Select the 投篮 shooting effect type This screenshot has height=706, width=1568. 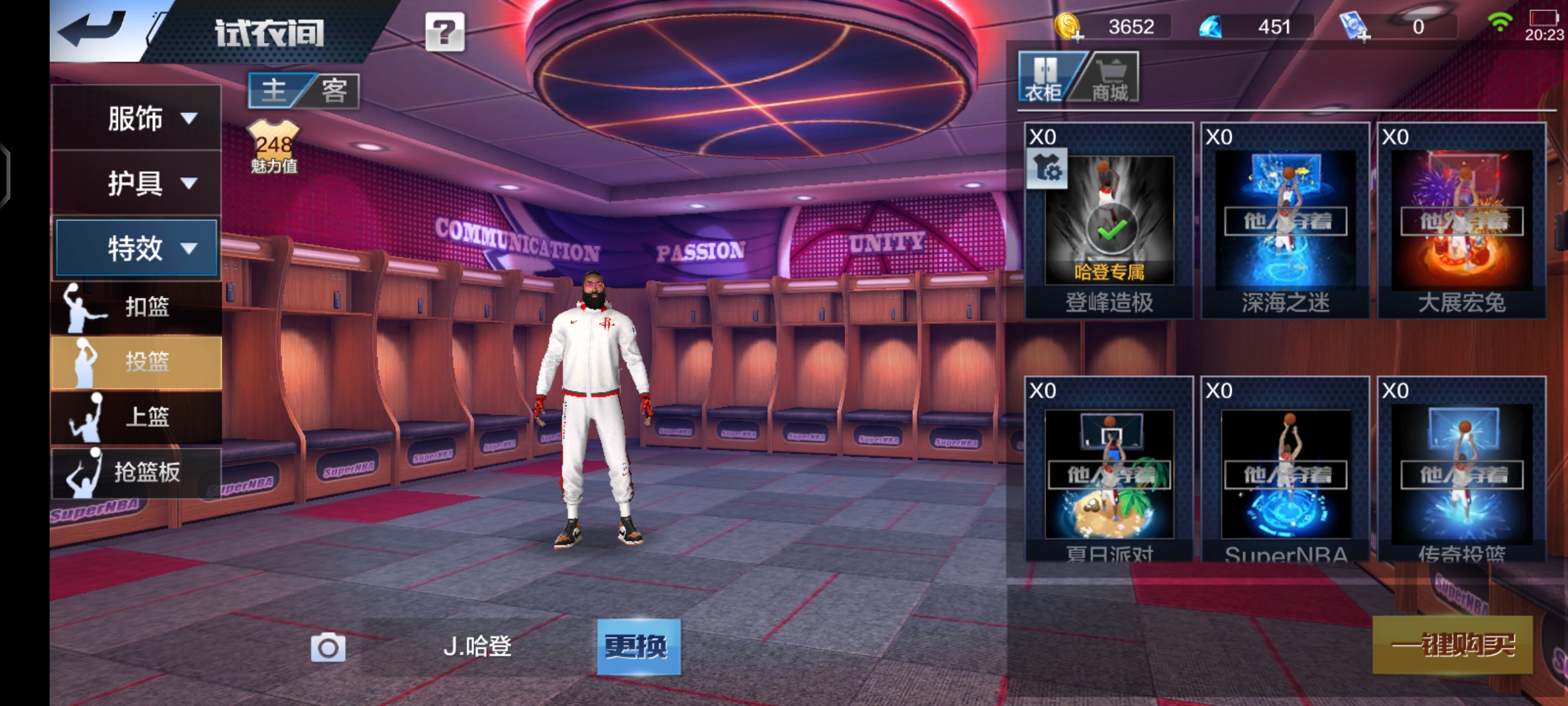pos(136,361)
